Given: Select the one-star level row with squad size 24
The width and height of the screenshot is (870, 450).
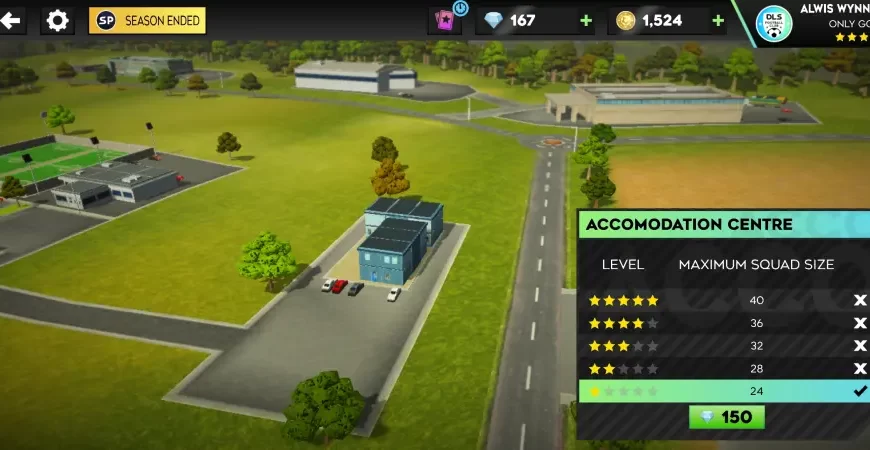Looking at the screenshot, I should coord(724,391).
